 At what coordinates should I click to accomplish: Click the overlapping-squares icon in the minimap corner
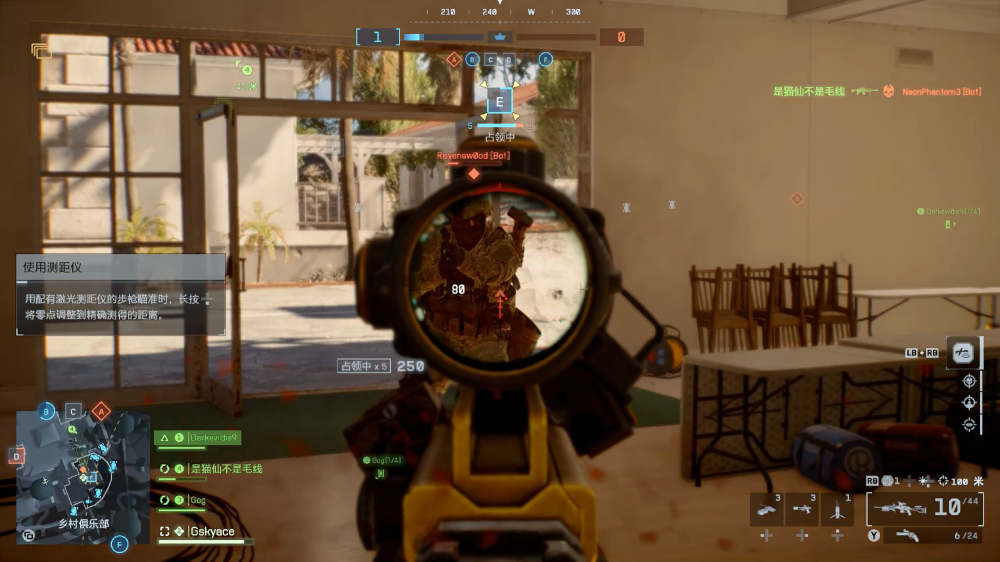(28, 535)
